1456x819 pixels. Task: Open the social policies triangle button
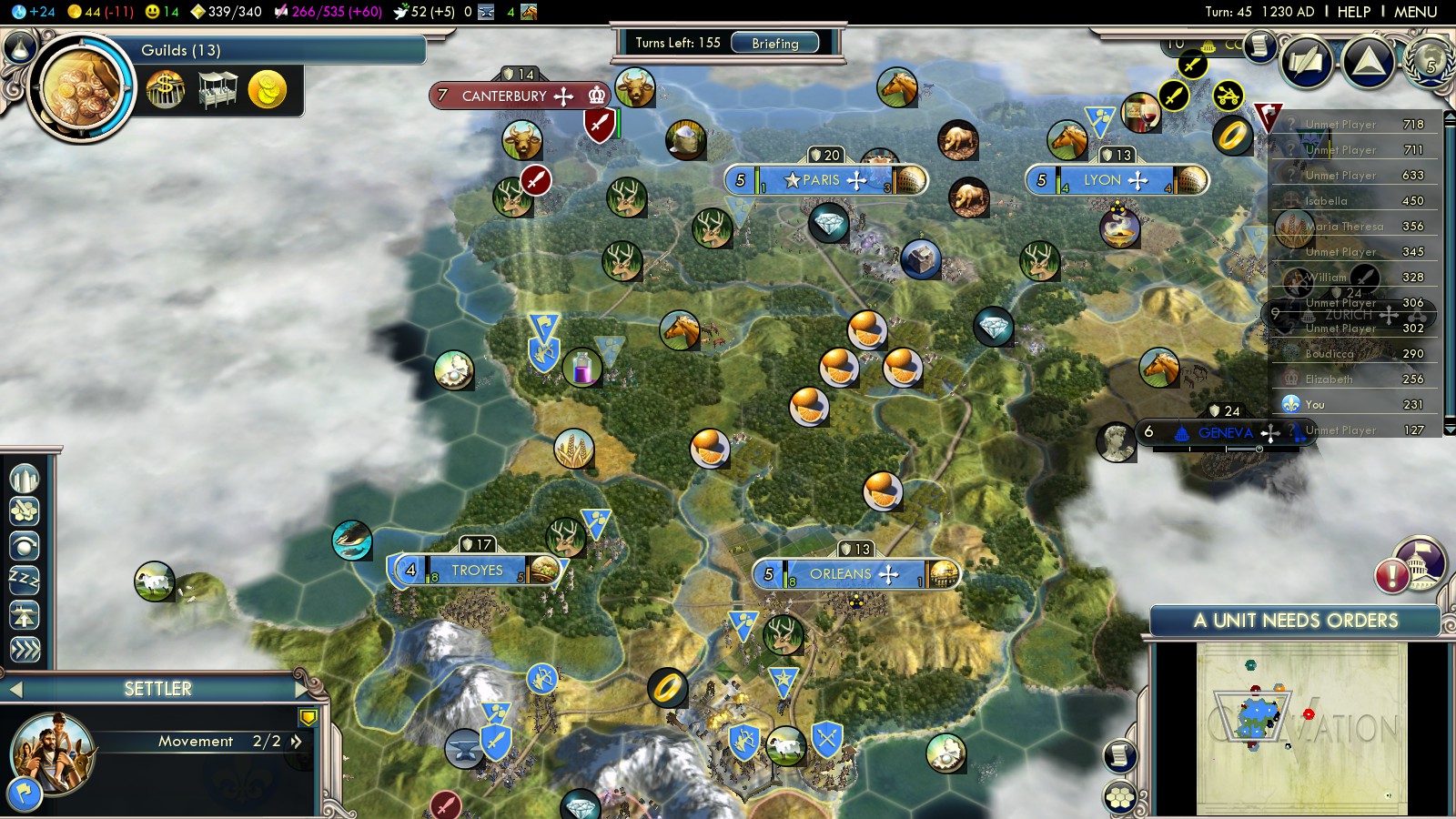click(1369, 62)
